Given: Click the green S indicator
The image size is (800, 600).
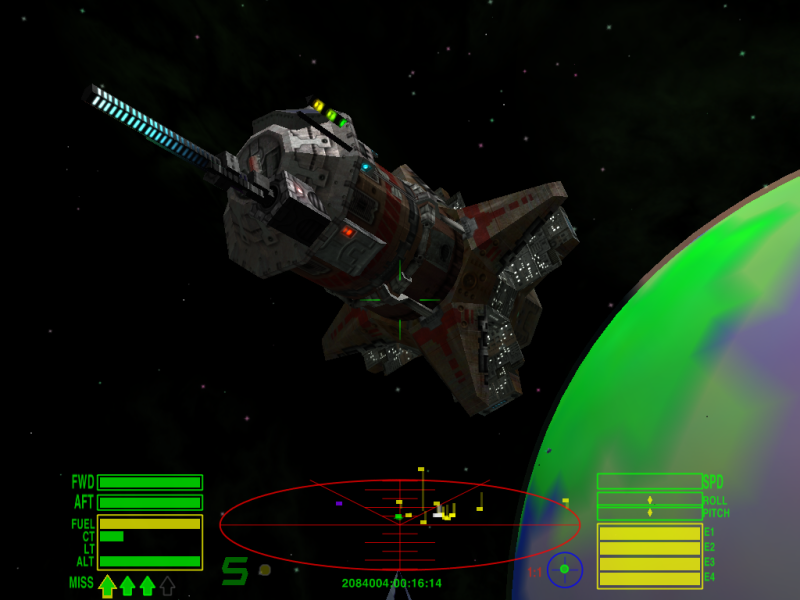Looking at the screenshot, I should pyautogui.click(x=234, y=571).
